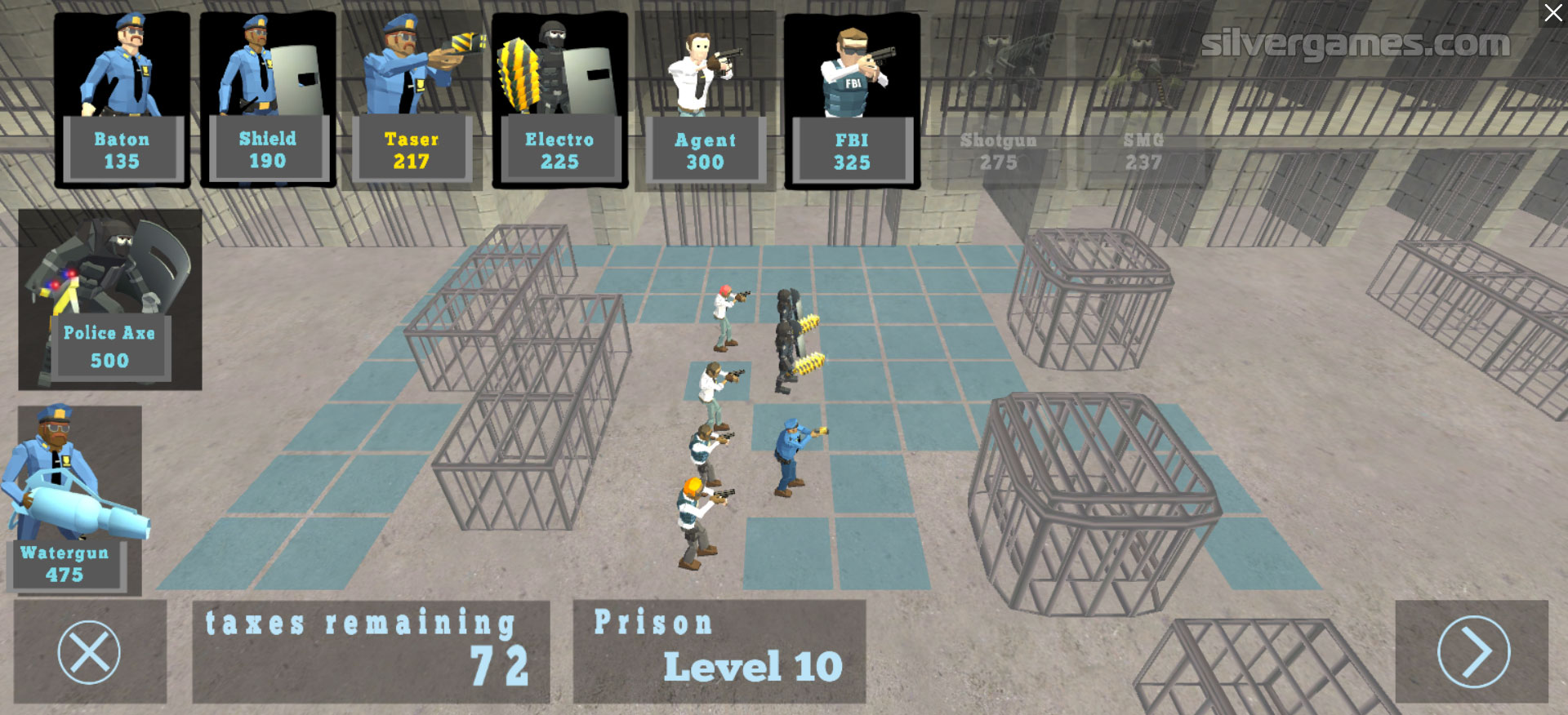Choose the Shield unit costing 190

[268, 100]
